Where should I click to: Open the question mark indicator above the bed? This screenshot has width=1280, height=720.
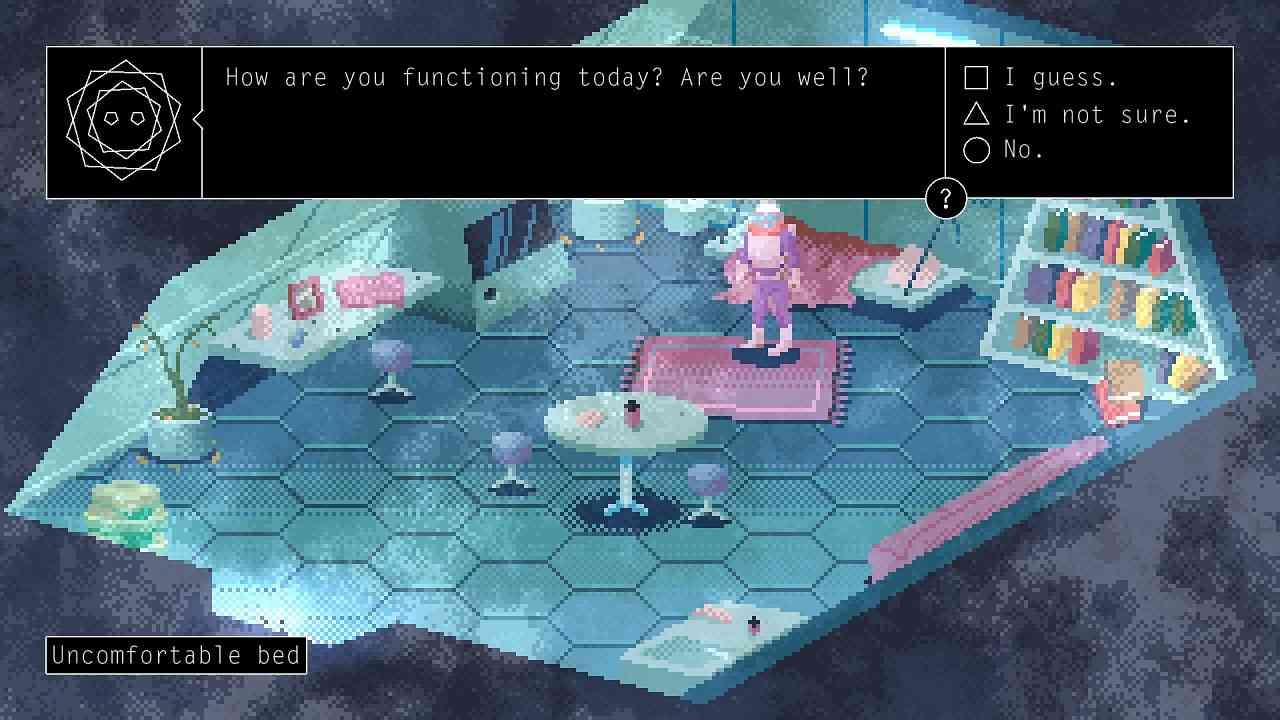pos(944,198)
